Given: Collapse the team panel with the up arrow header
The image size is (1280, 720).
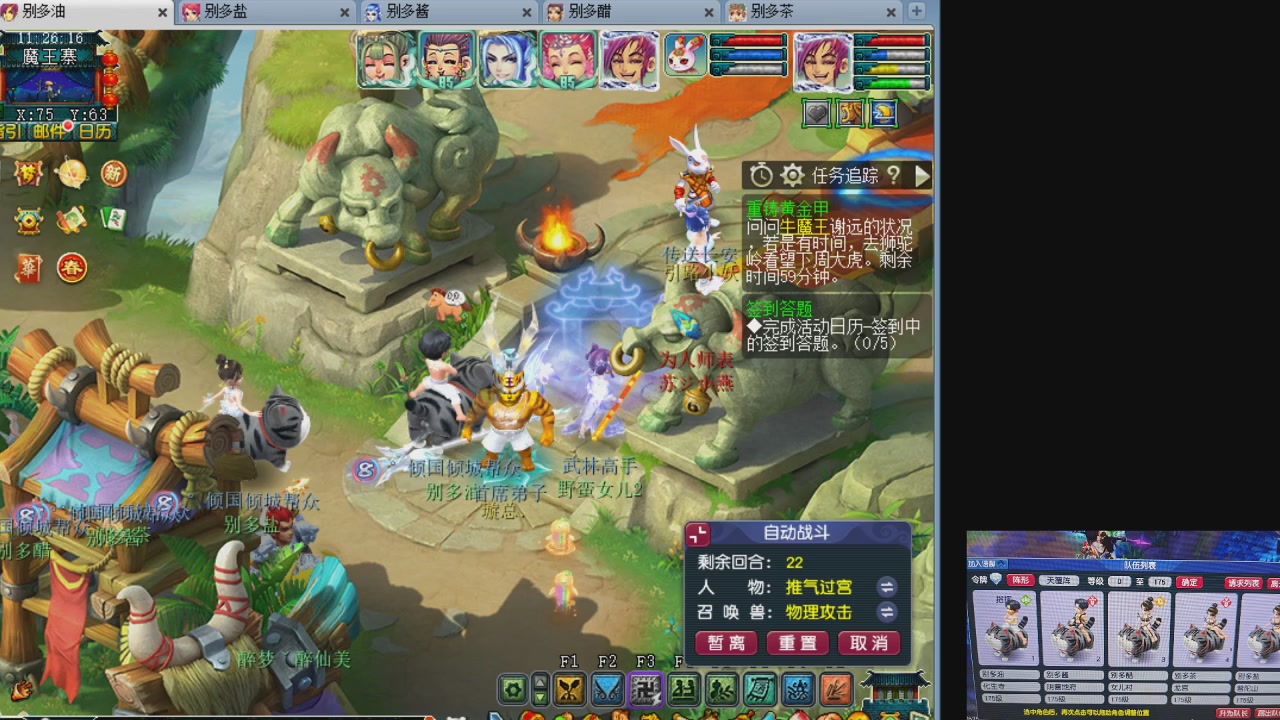Looking at the screenshot, I should click(1000, 564).
